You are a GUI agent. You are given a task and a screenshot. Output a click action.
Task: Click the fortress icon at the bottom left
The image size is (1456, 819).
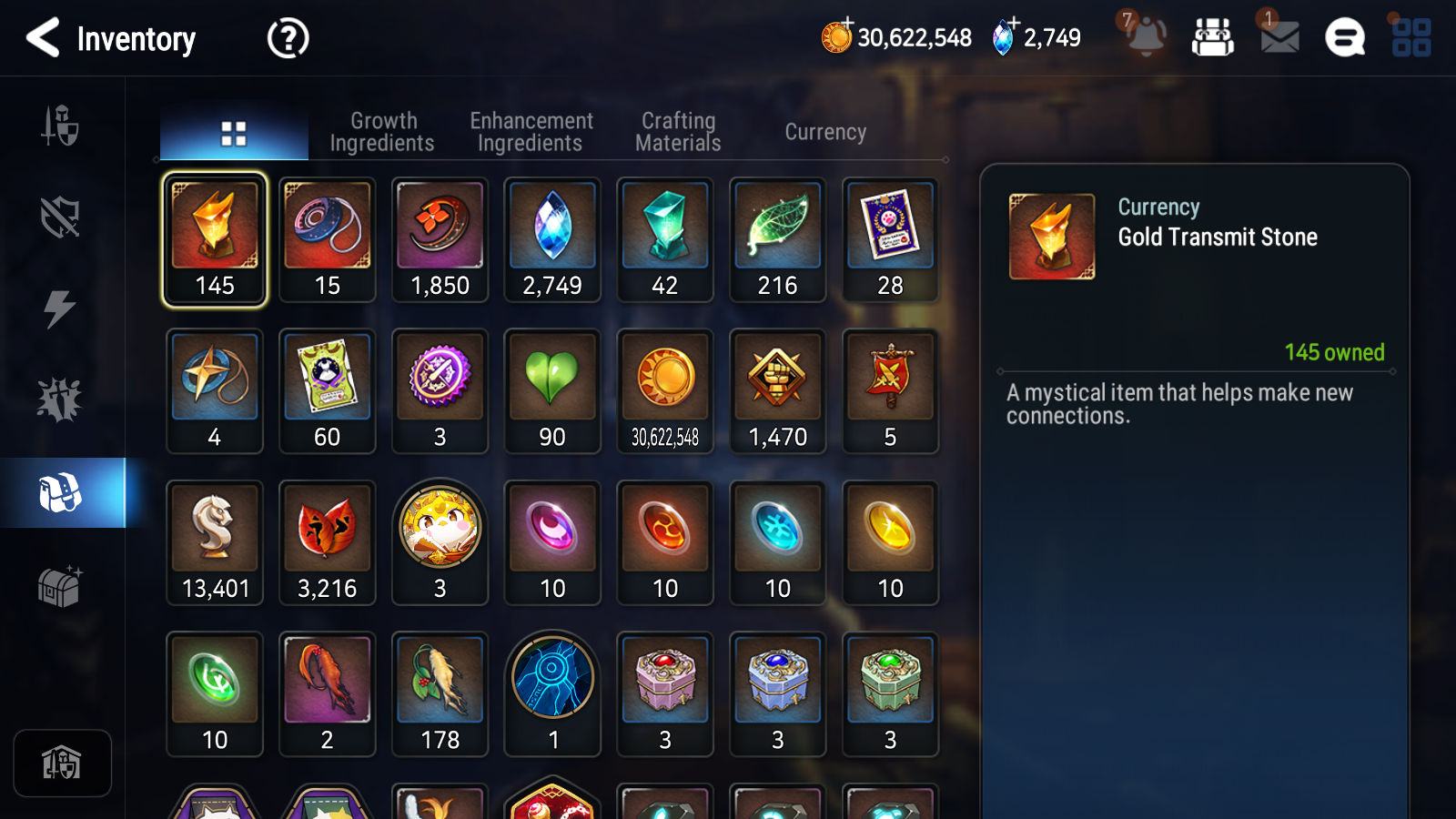(x=61, y=763)
